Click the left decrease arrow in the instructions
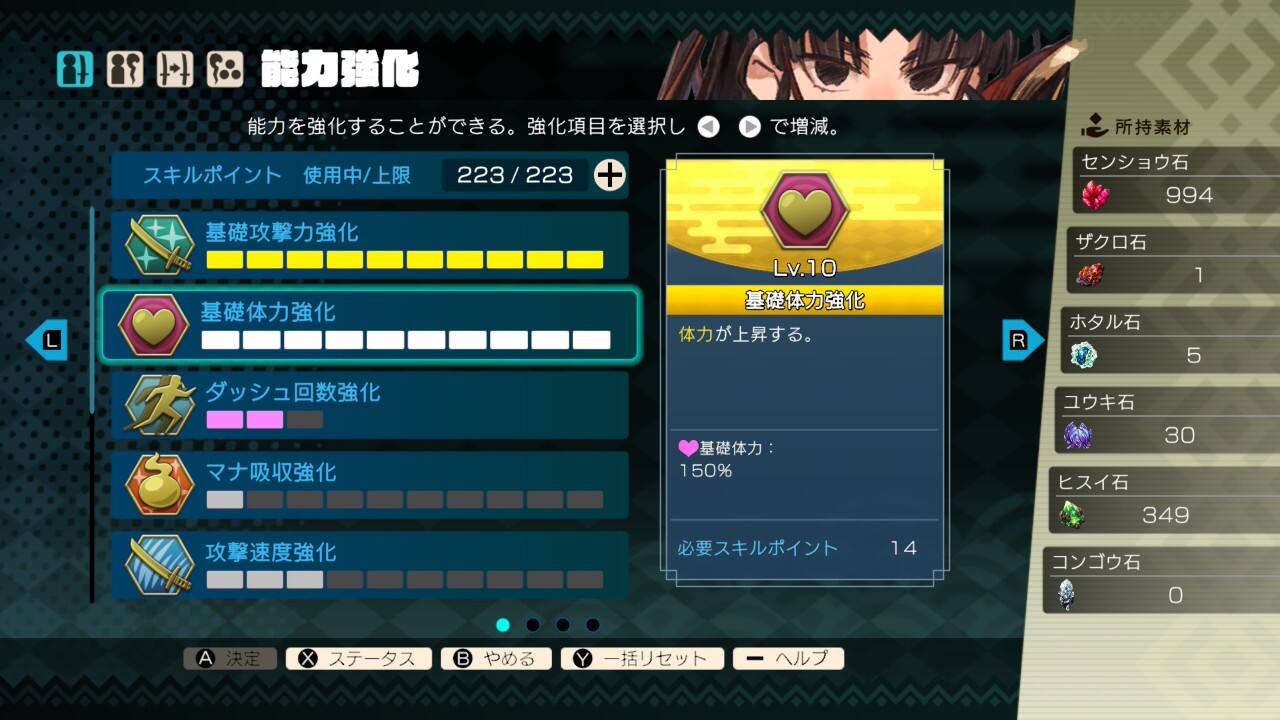 708,127
